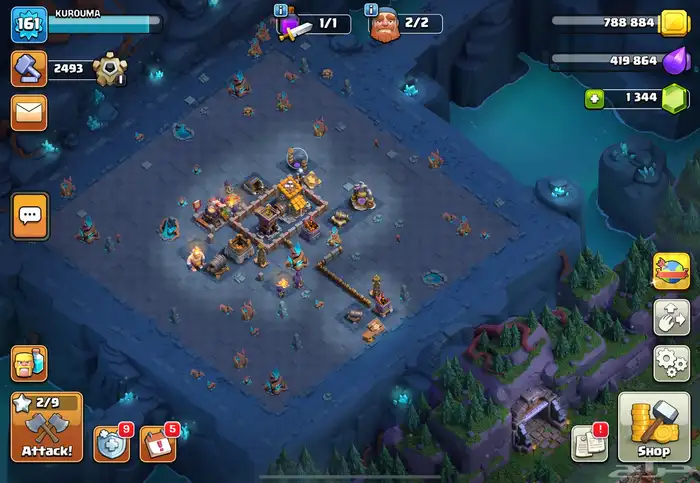The width and height of the screenshot is (700, 483).
Task: Open the player profile level 161 badge
Action: (x=29, y=24)
